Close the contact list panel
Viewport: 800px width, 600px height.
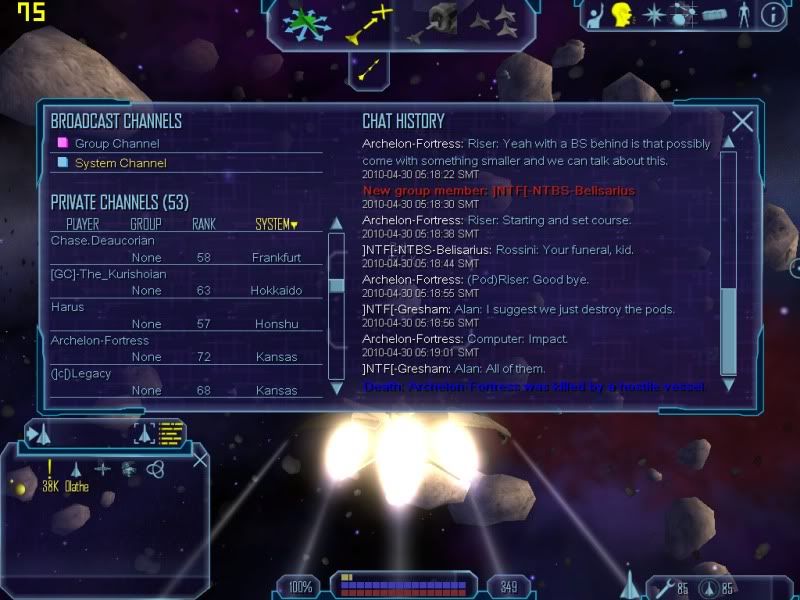(x=200, y=460)
